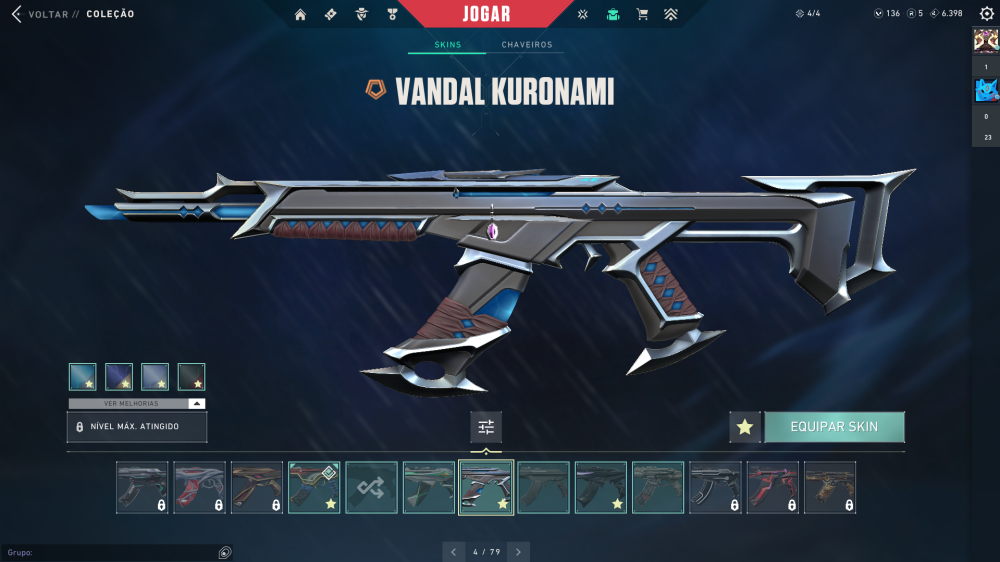Open the store cart icon
Image resolution: width=1000 pixels, height=562 pixels.
(642, 14)
